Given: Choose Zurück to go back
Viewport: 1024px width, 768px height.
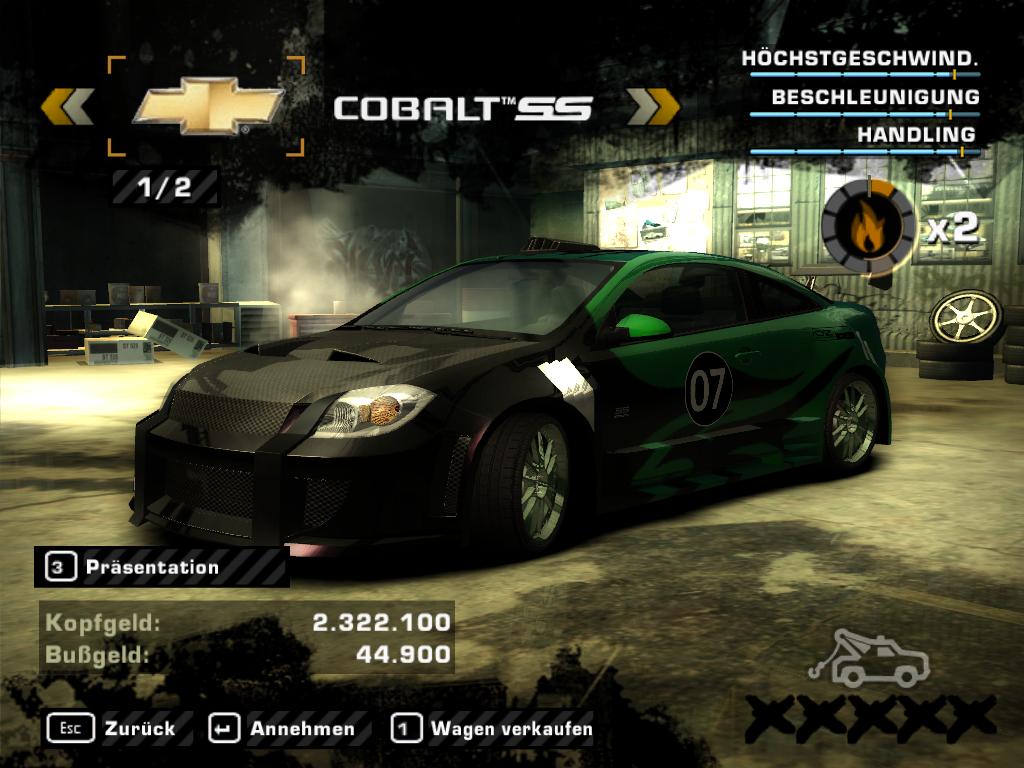Looking at the screenshot, I should pos(110,728).
